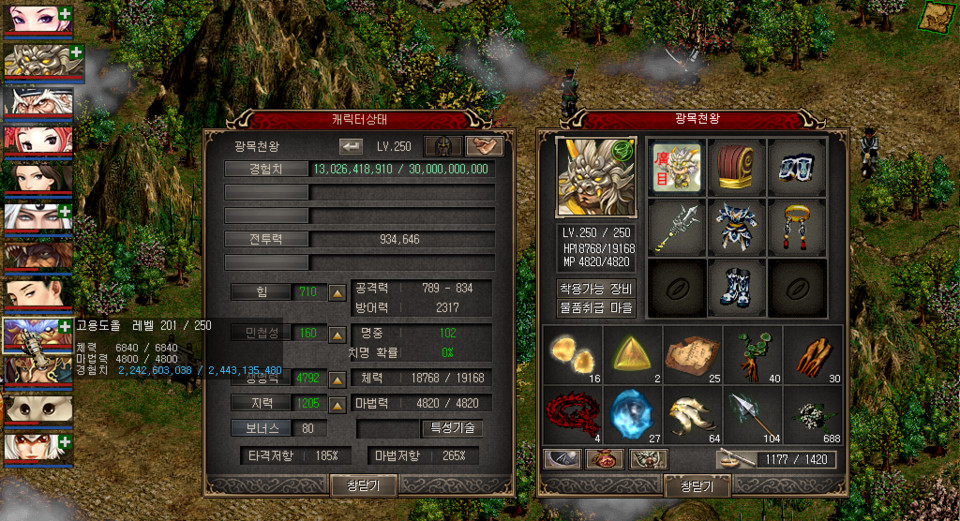Screen dimensions: 960x521
Task: Close the character status window (창닫기)
Action: pos(364,486)
